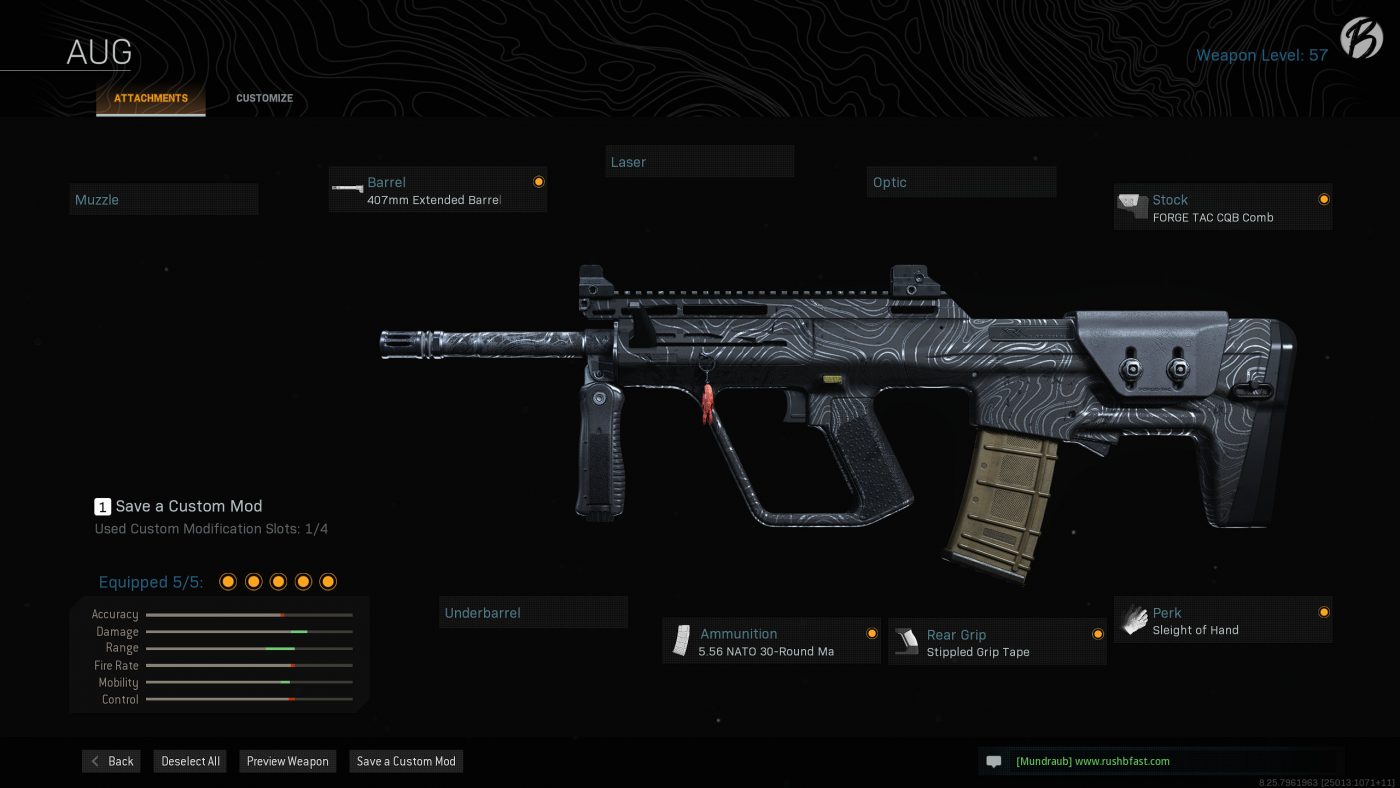Open the empty Optic attachment slot
Screen dimensions: 1400x788
click(961, 181)
